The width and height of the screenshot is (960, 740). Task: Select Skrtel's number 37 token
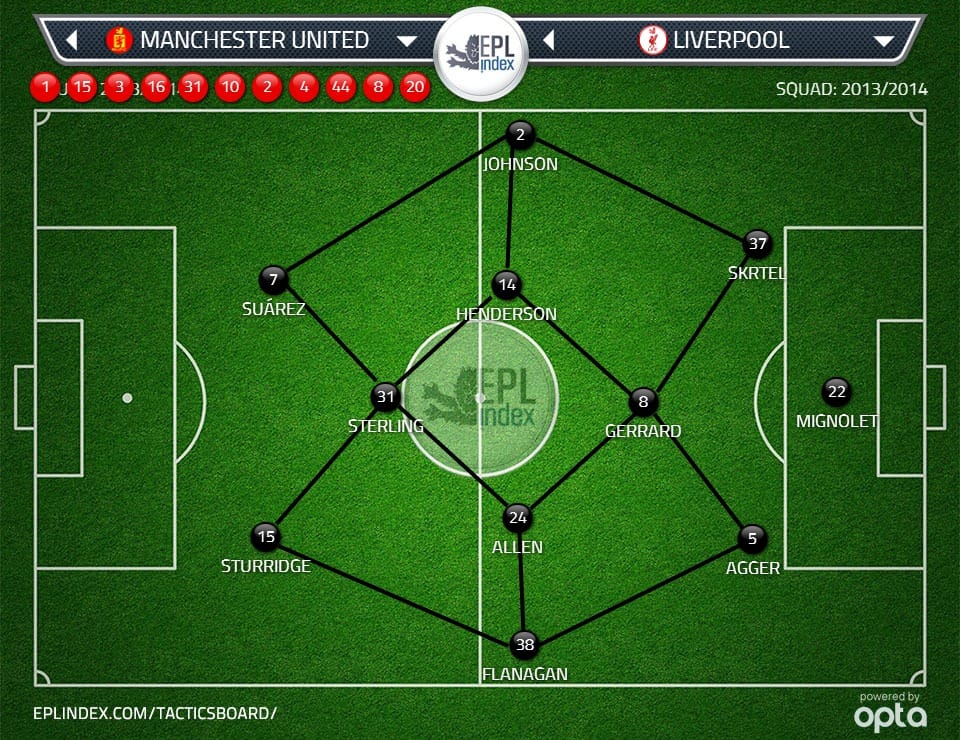(x=757, y=243)
